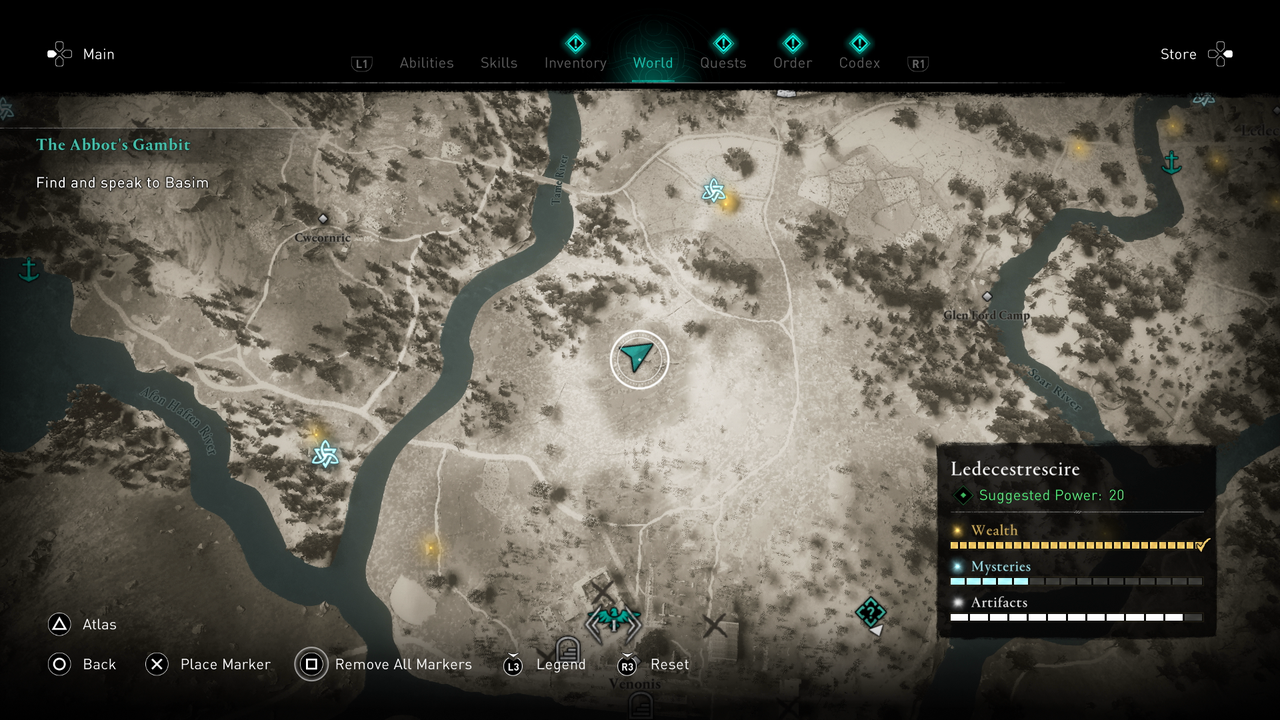Select the blue mystery icon near Tame River
Screen dimensions: 1280x720
pyautogui.click(x=712, y=190)
